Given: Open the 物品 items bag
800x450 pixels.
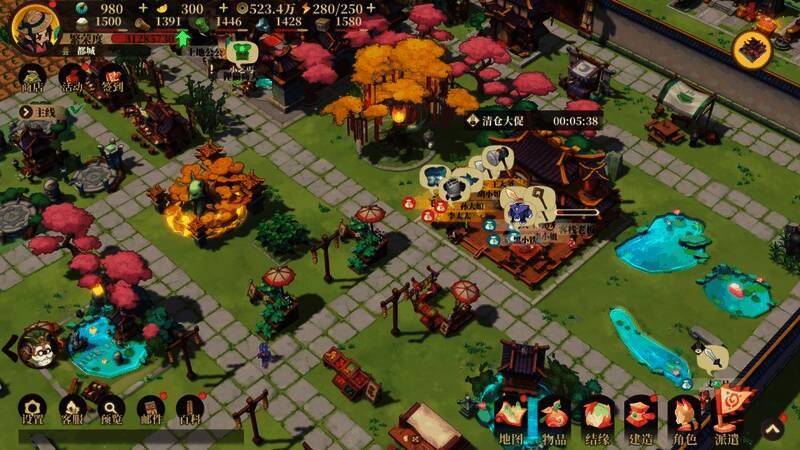Looking at the screenshot, I should click(x=554, y=419).
